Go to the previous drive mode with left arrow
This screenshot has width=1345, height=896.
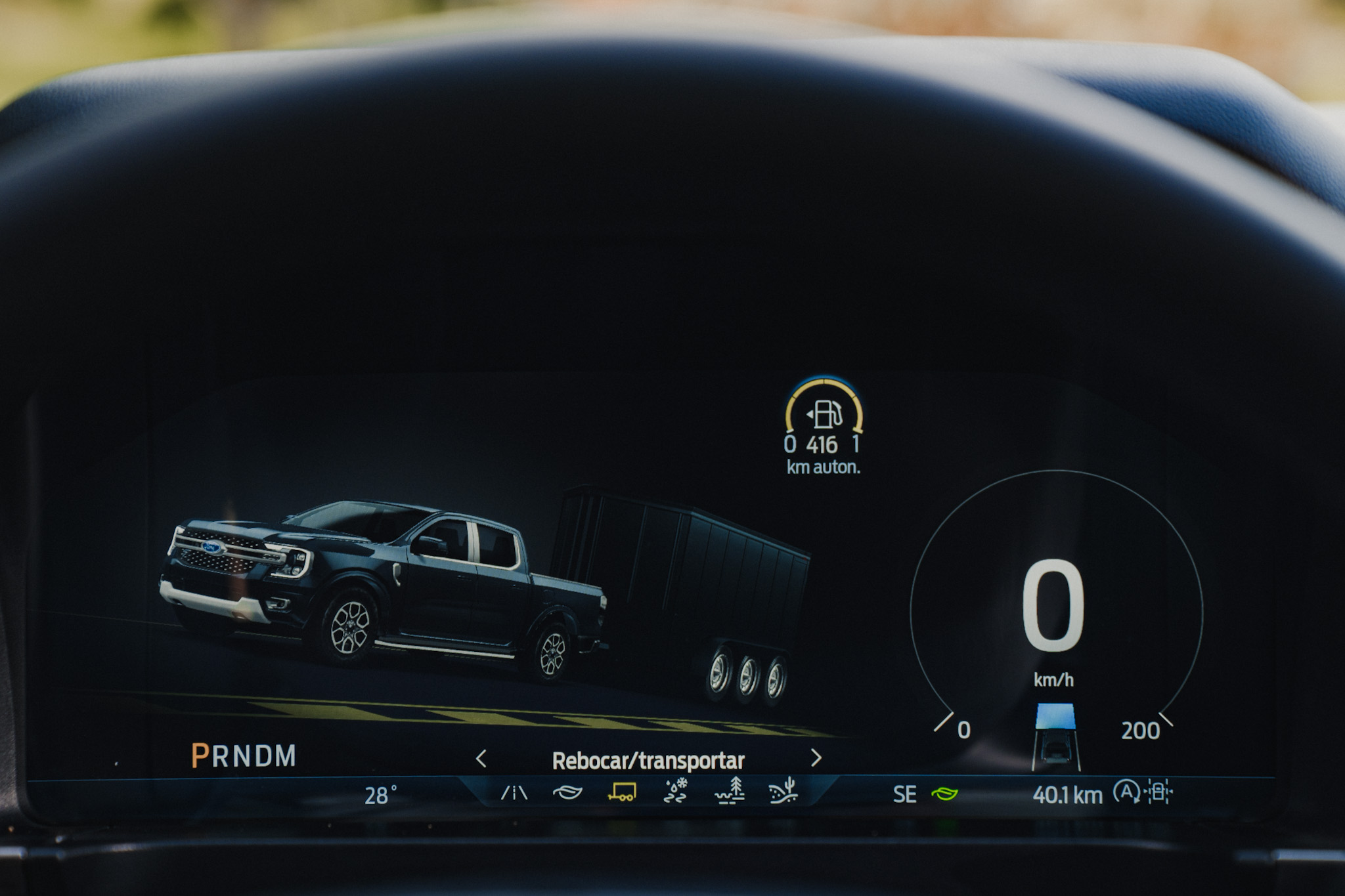pyautogui.click(x=481, y=759)
